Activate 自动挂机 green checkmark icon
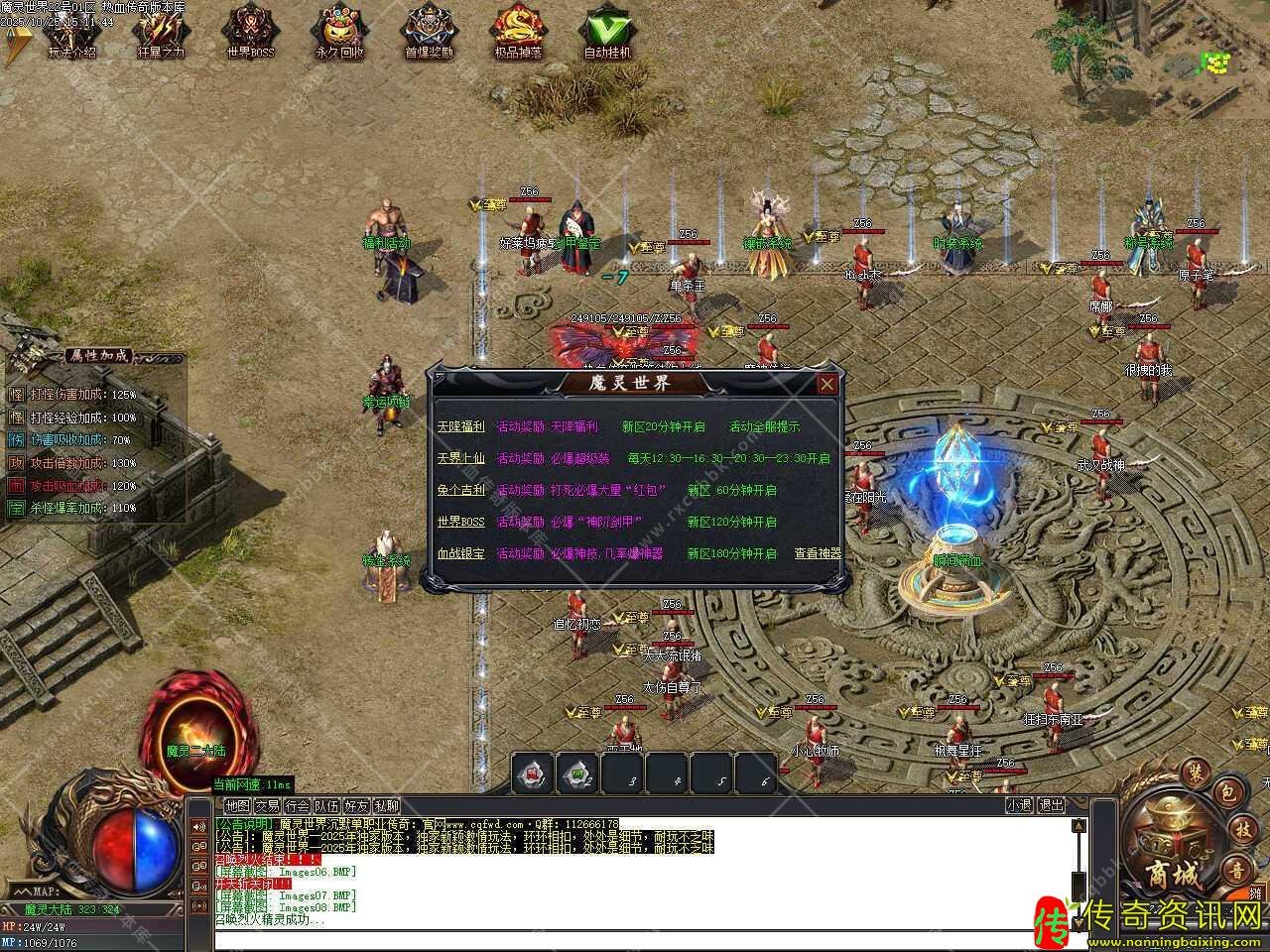 click(607, 33)
